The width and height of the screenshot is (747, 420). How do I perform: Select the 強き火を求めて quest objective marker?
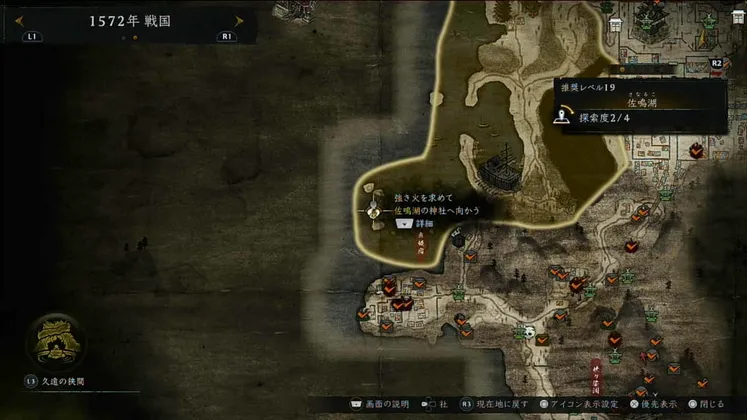click(x=371, y=211)
